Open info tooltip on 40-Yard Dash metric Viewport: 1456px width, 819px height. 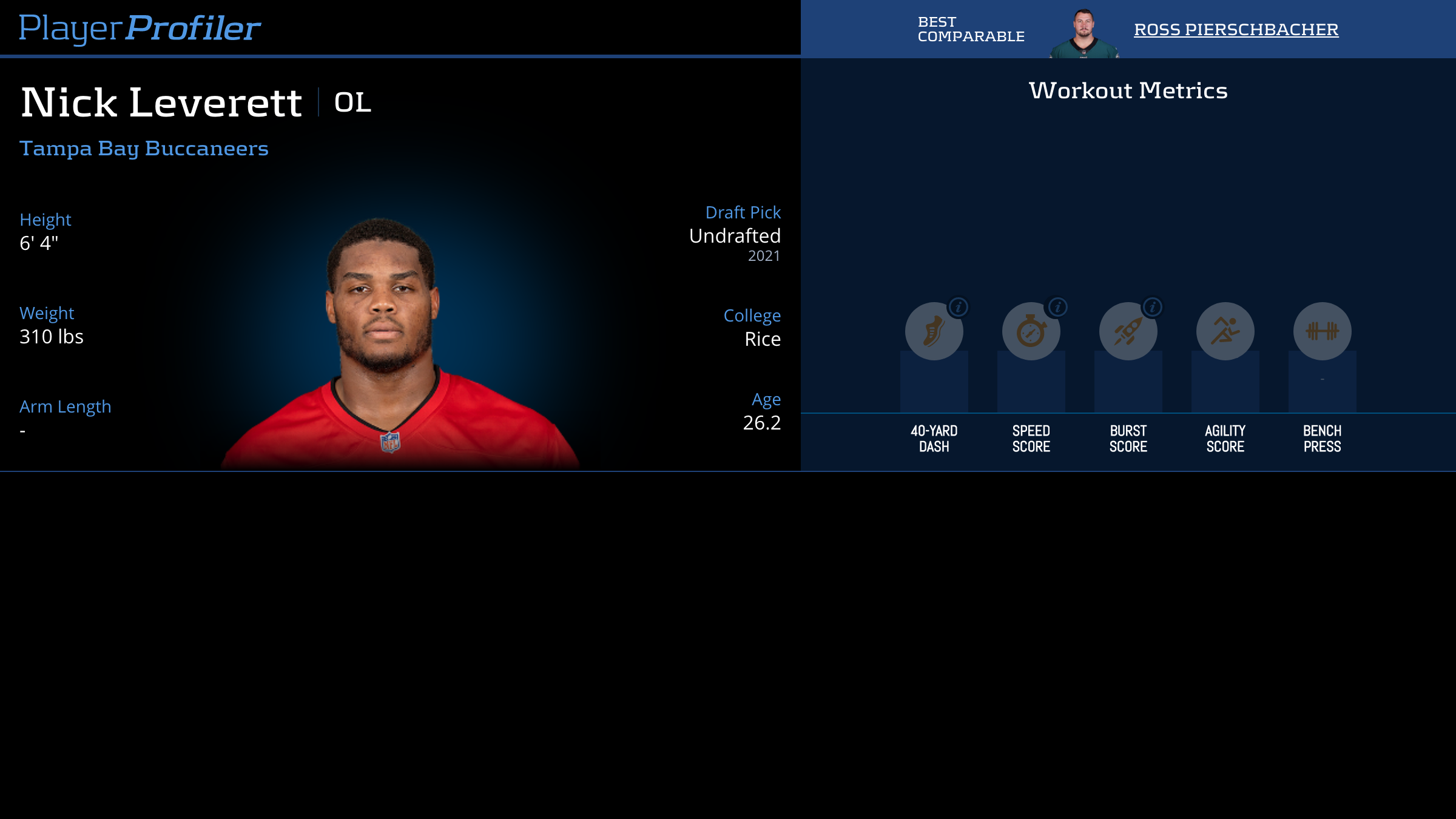coord(959,308)
